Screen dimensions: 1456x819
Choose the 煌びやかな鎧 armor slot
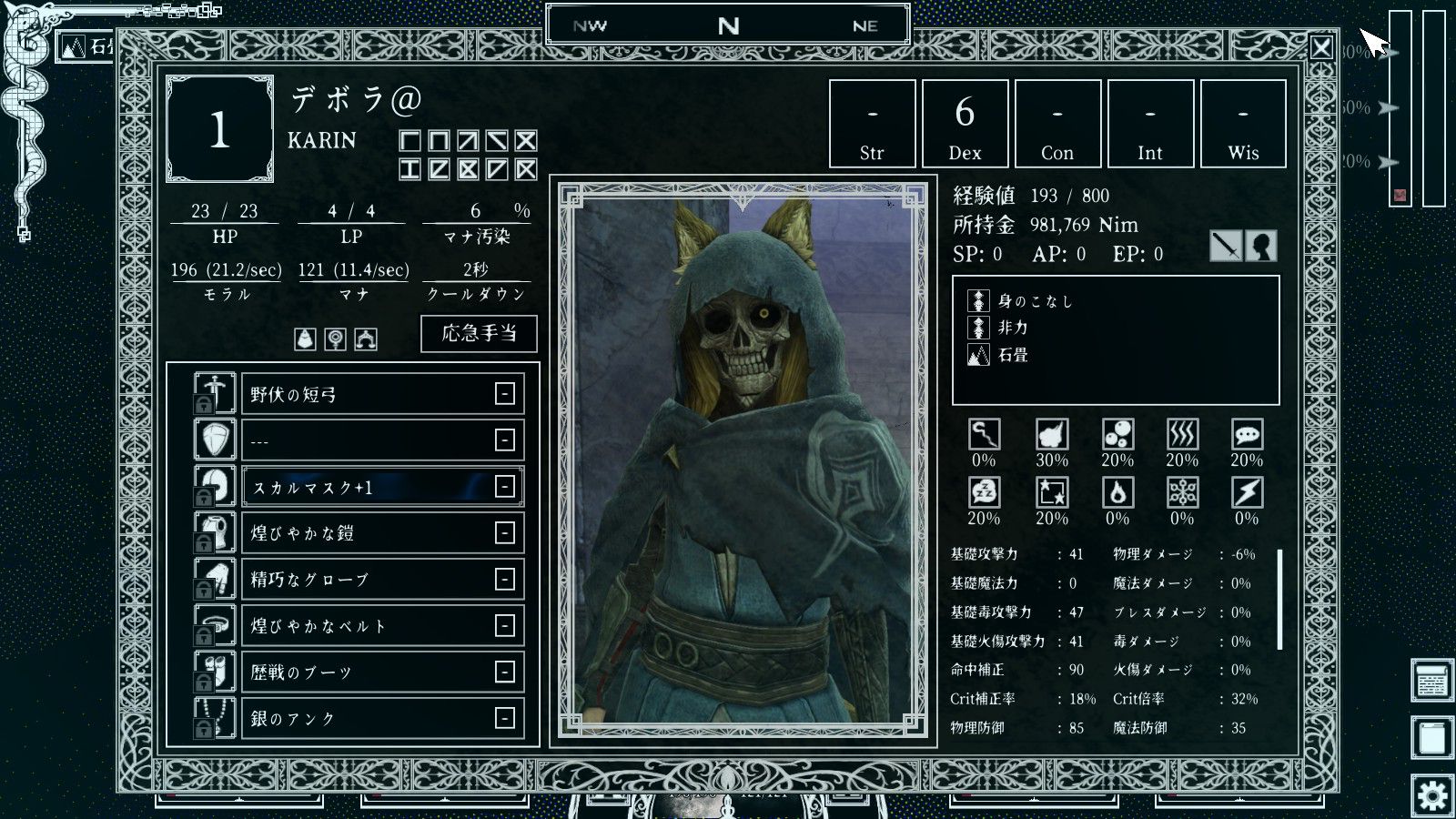(382, 533)
